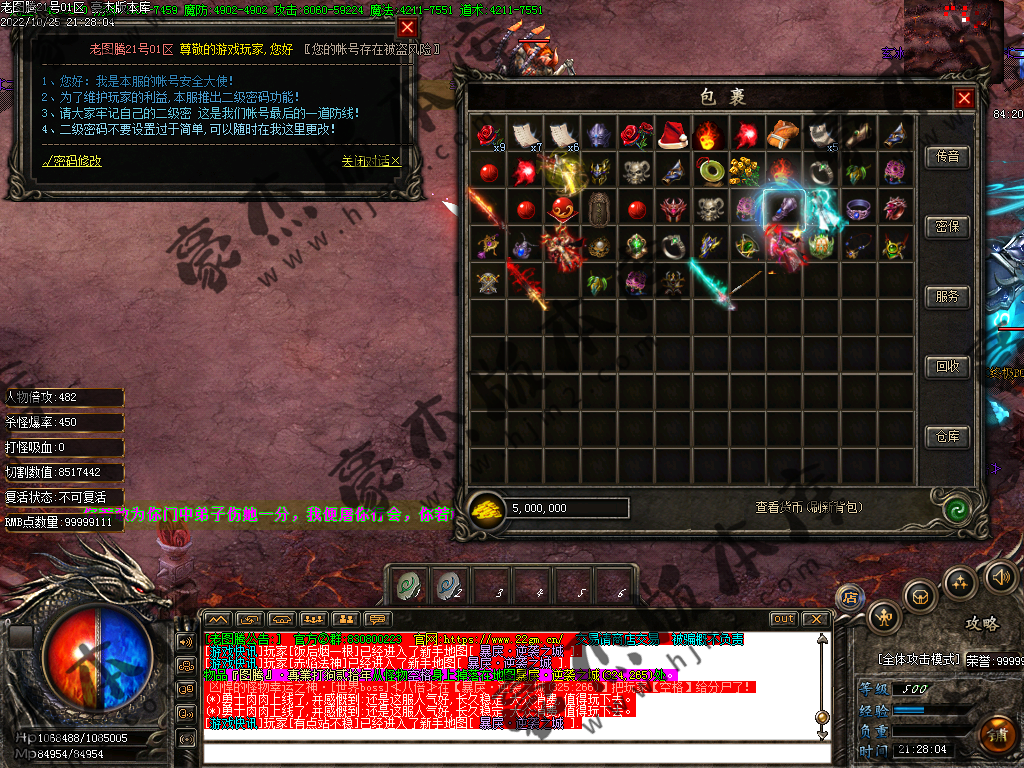1024x768 pixels.
Task: Open the 密保 security option
Action: pyautogui.click(x=947, y=227)
